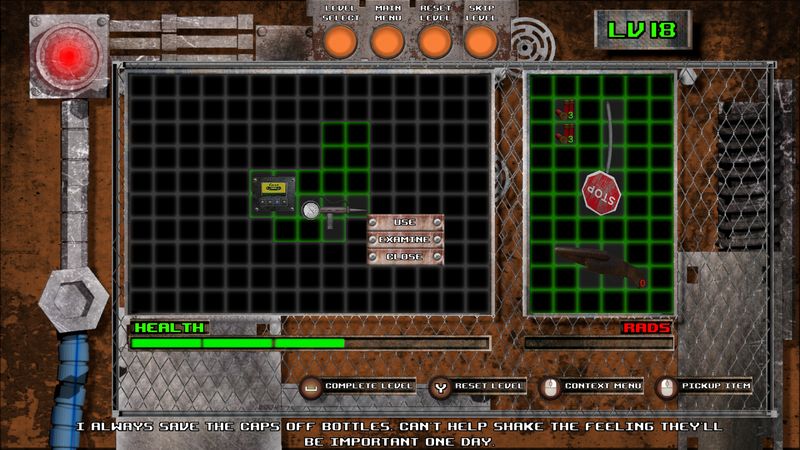
Task: Close the item context menu
Action: pos(405,257)
